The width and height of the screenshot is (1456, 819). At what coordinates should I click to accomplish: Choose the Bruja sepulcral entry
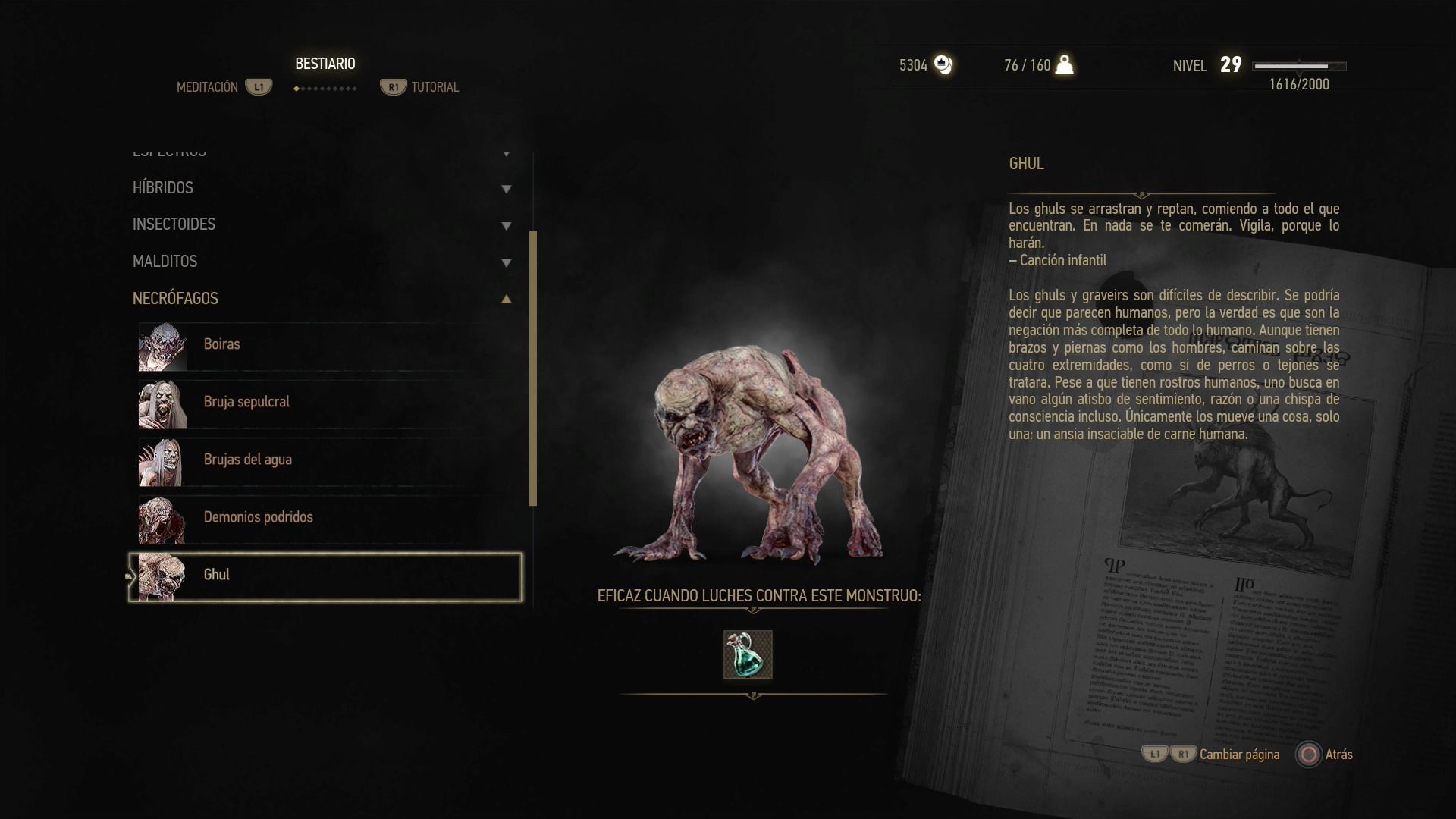pyautogui.click(x=326, y=403)
